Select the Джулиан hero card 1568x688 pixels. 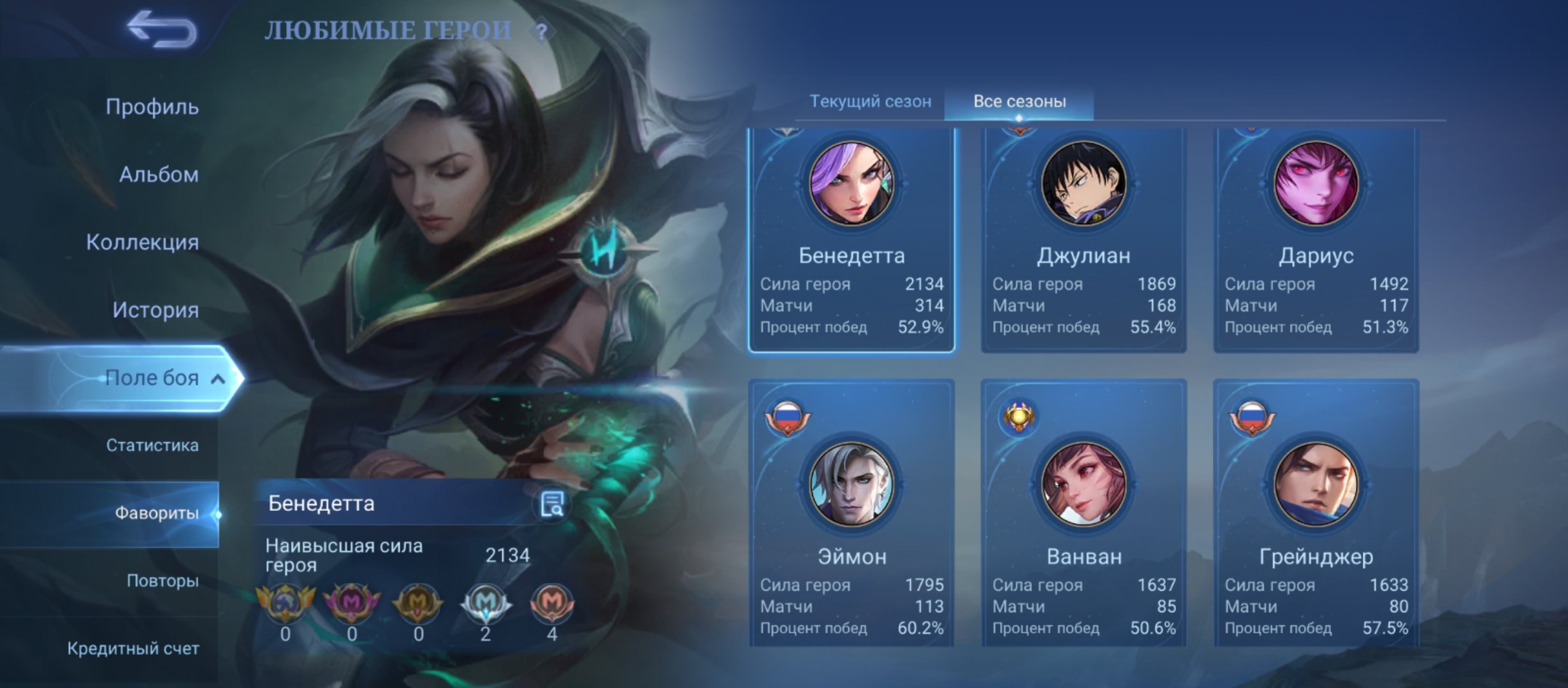(x=1084, y=239)
